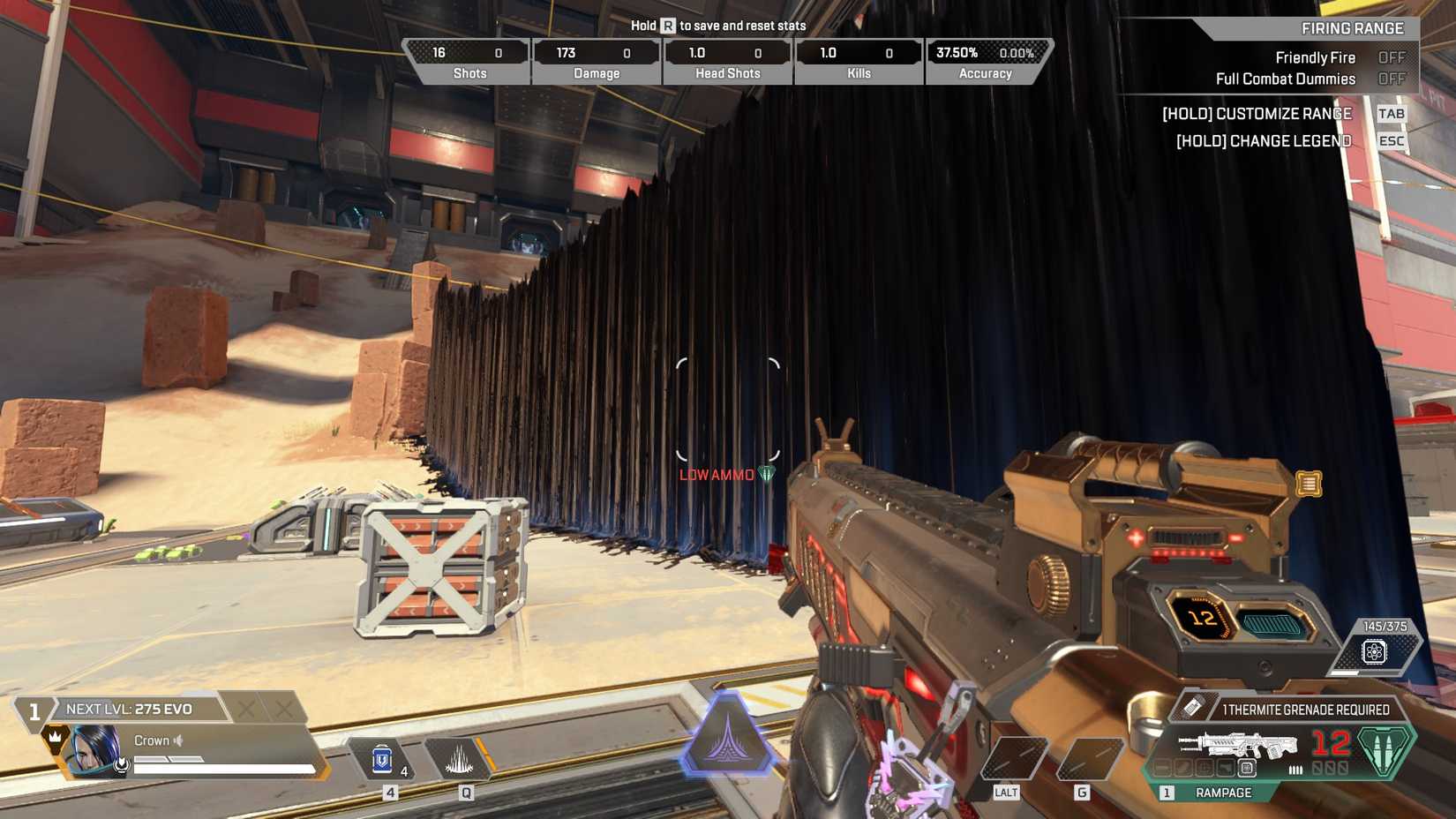Click the Accuracy stat panel
The width and height of the screenshot is (1456, 819).
(987, 60)
